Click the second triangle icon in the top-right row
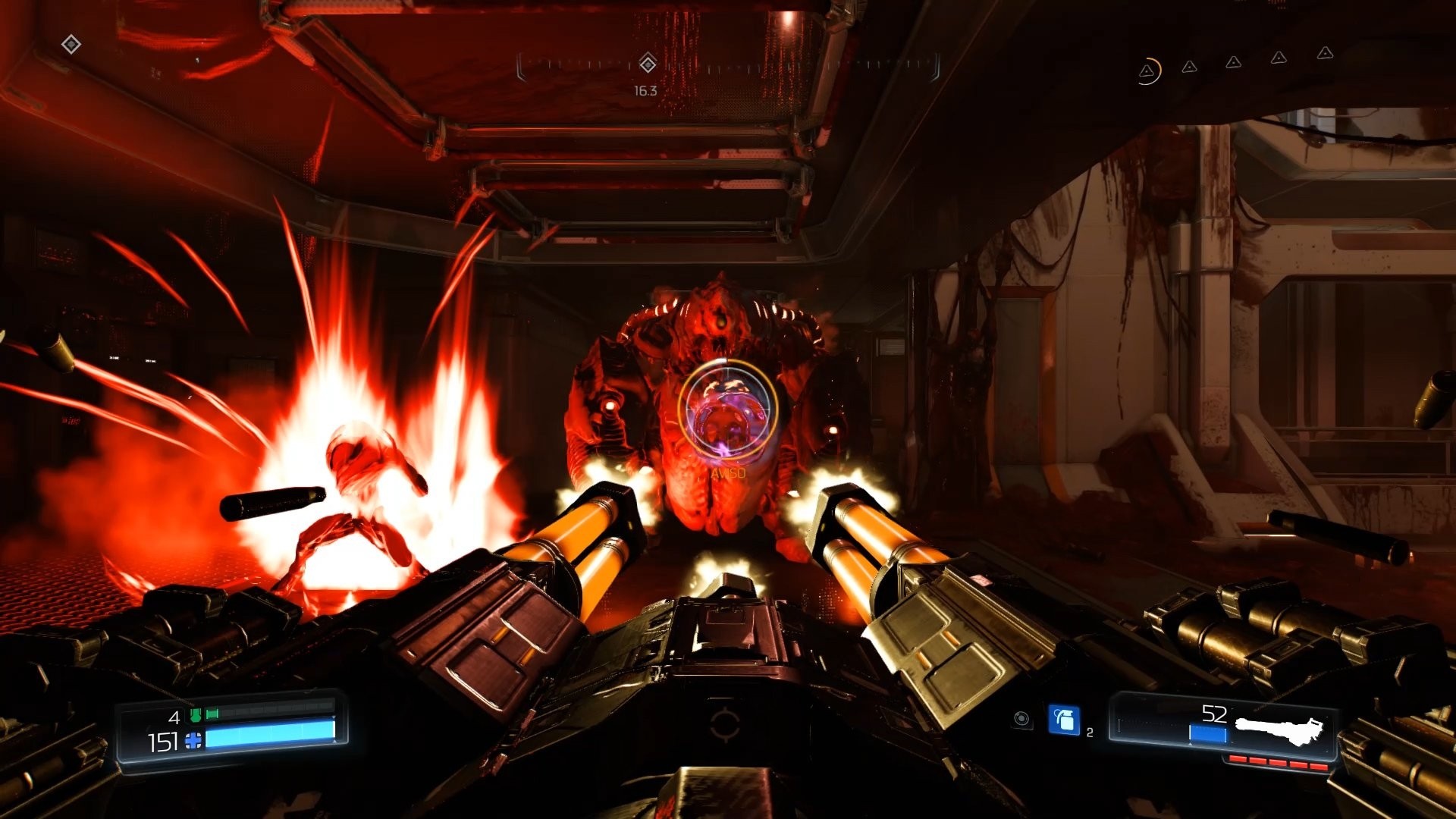The width and height of the screenshot is (1456, 819). (1189, 67)
